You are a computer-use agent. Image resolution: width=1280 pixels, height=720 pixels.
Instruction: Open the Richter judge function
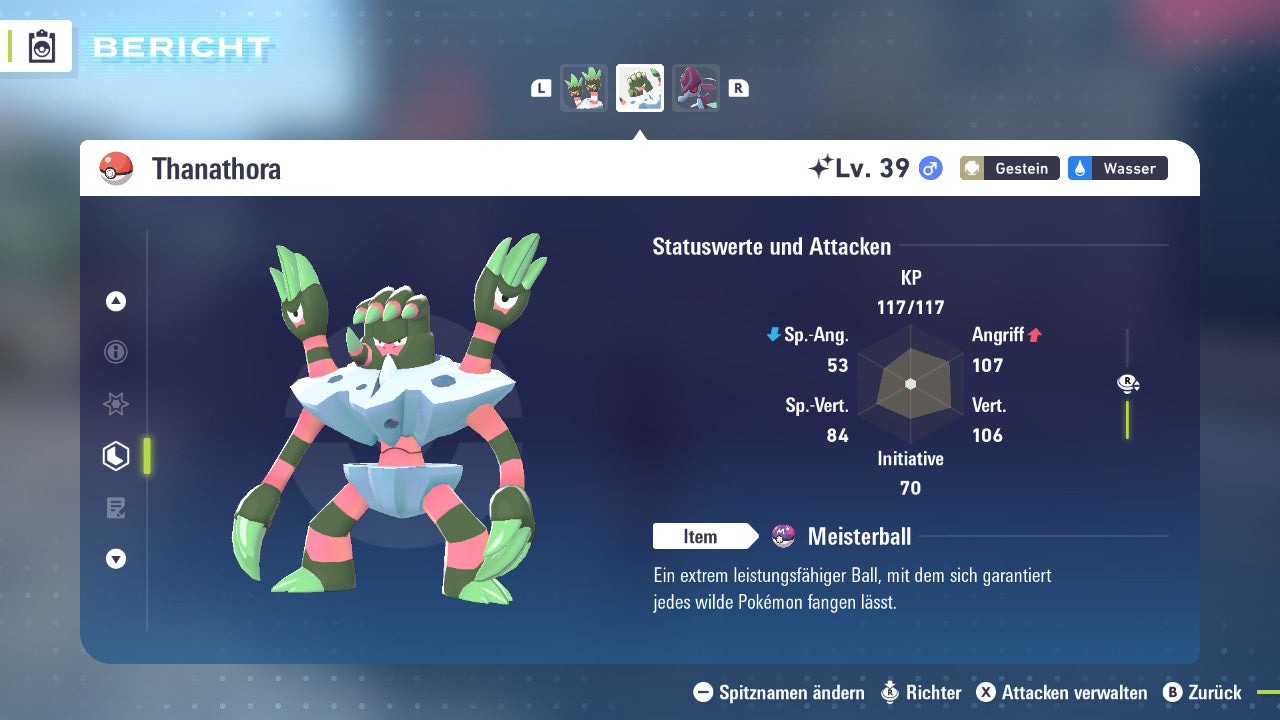922,692
